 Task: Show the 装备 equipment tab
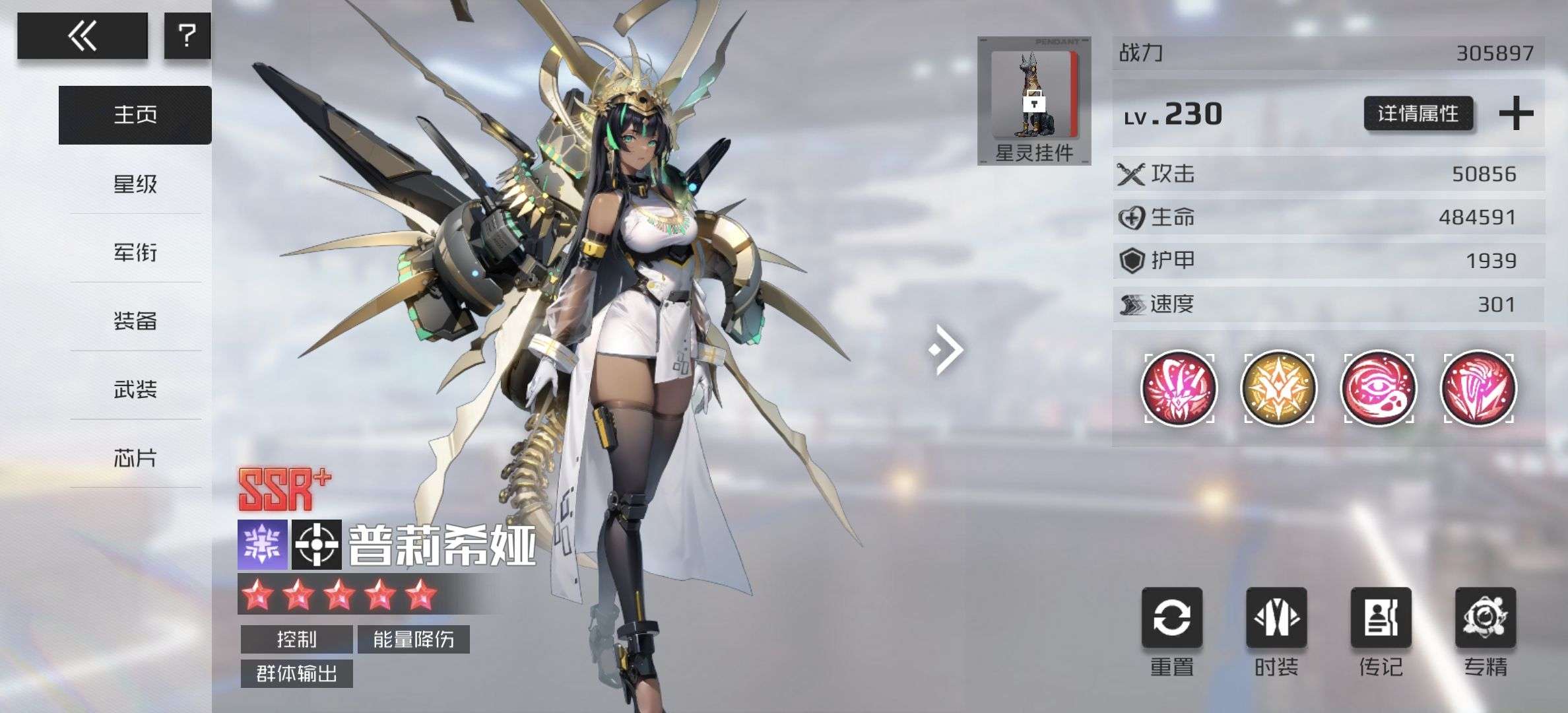pos(135,322)
